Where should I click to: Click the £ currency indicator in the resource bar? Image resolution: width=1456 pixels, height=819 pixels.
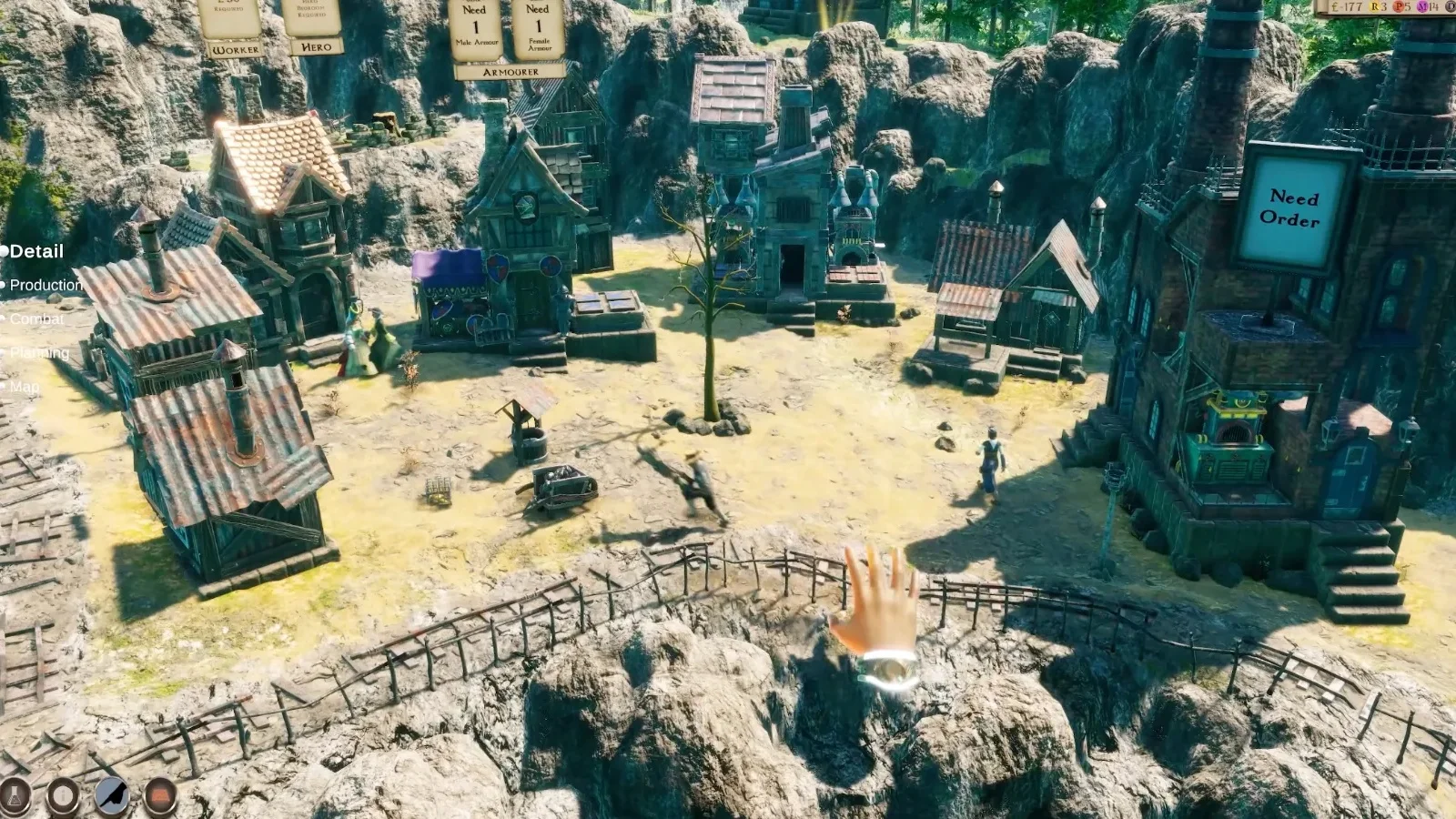coord(1336,7)
